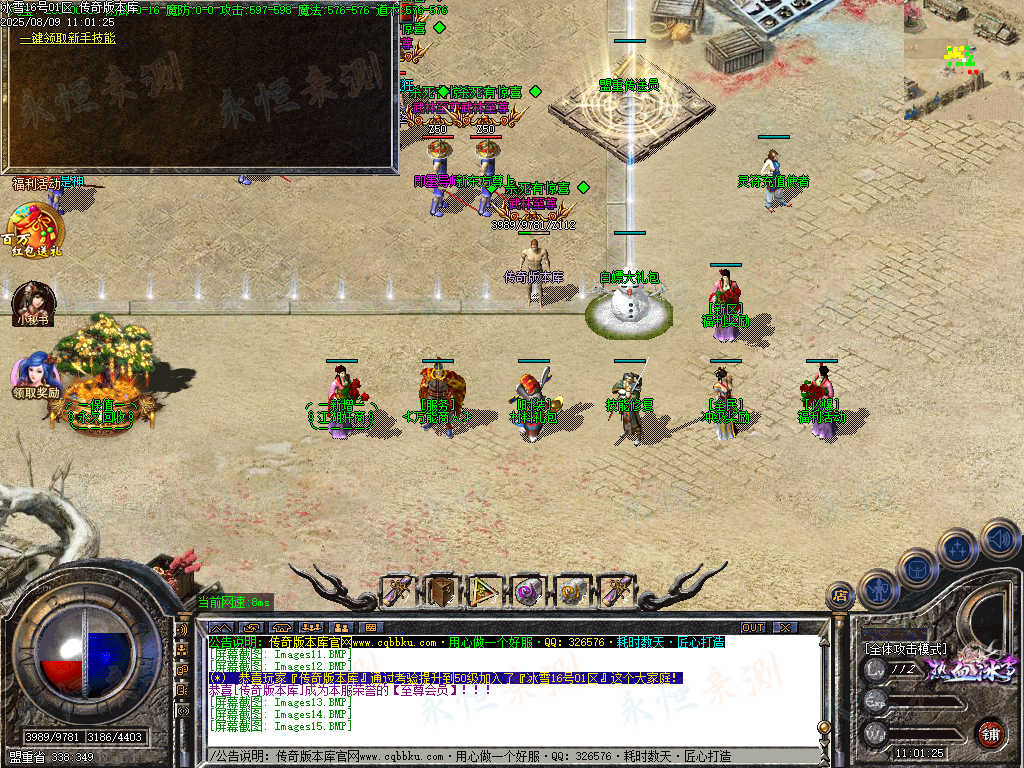Open the 店 shop button
The height and width of the screenshot is (768, 1024).
[840, 598]
